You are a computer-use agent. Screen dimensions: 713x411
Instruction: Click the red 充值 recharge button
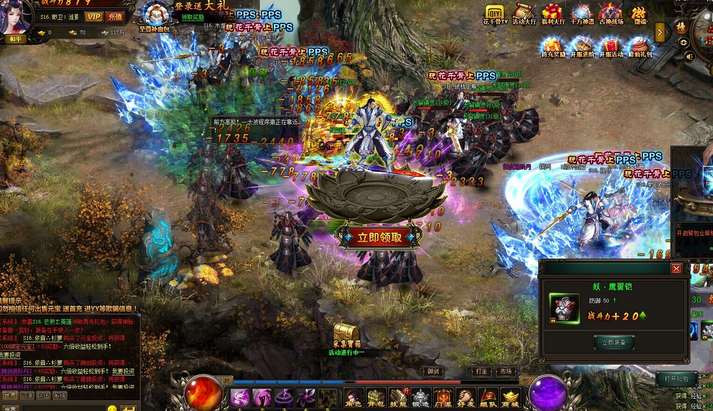[x=116, y=17]
